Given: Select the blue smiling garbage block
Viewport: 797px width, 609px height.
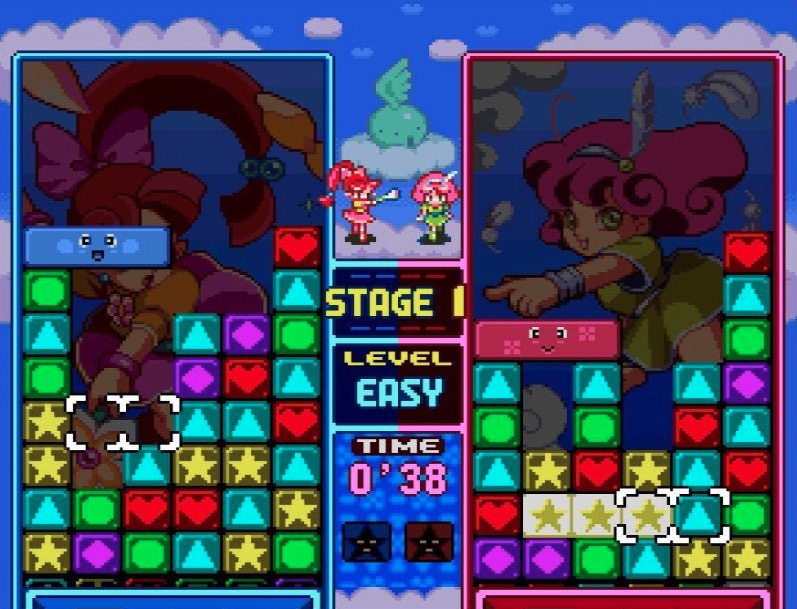Looking at the screenshot, I should (x=97, y=246).
